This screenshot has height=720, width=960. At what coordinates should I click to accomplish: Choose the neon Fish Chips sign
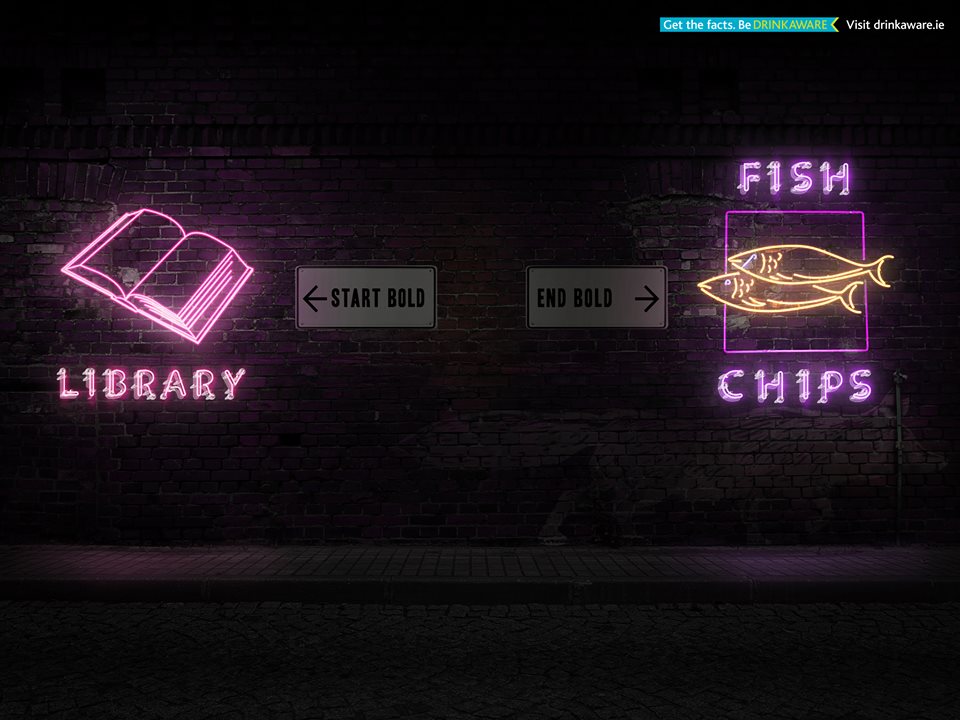click(796, 282)
